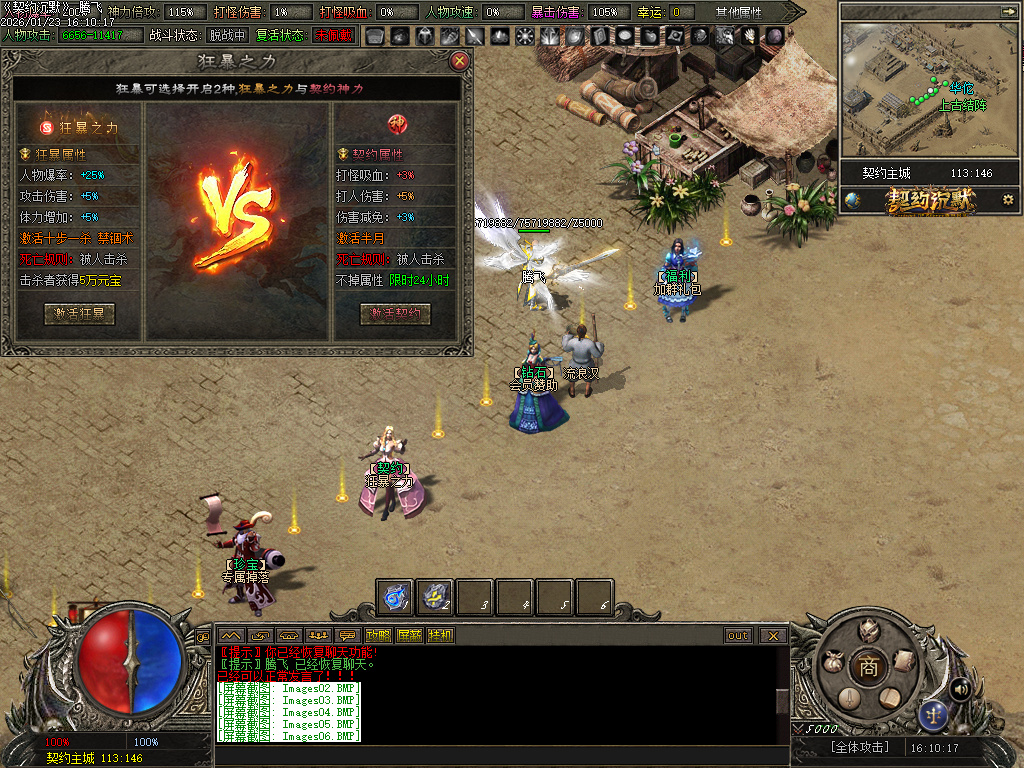Viewport: 1024px width, 768px height.
Task: Close the chat panel with X
Action: (x=773, y=635)
